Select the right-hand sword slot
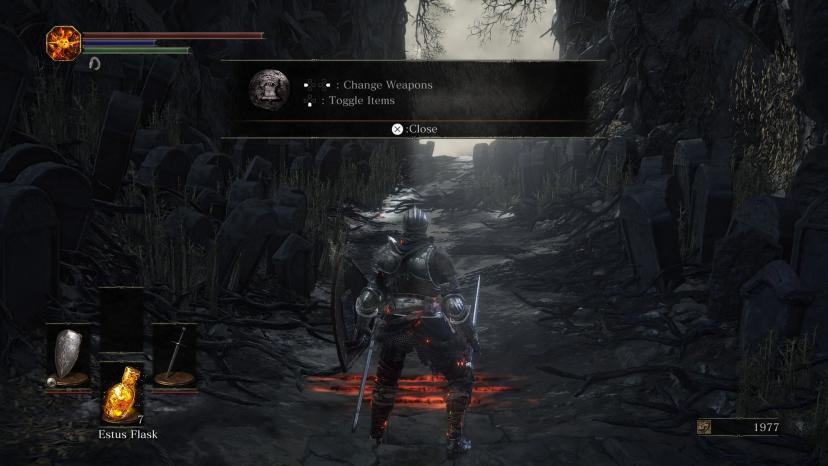Screen dimensions: 828x466 click(x=174, y=357)
